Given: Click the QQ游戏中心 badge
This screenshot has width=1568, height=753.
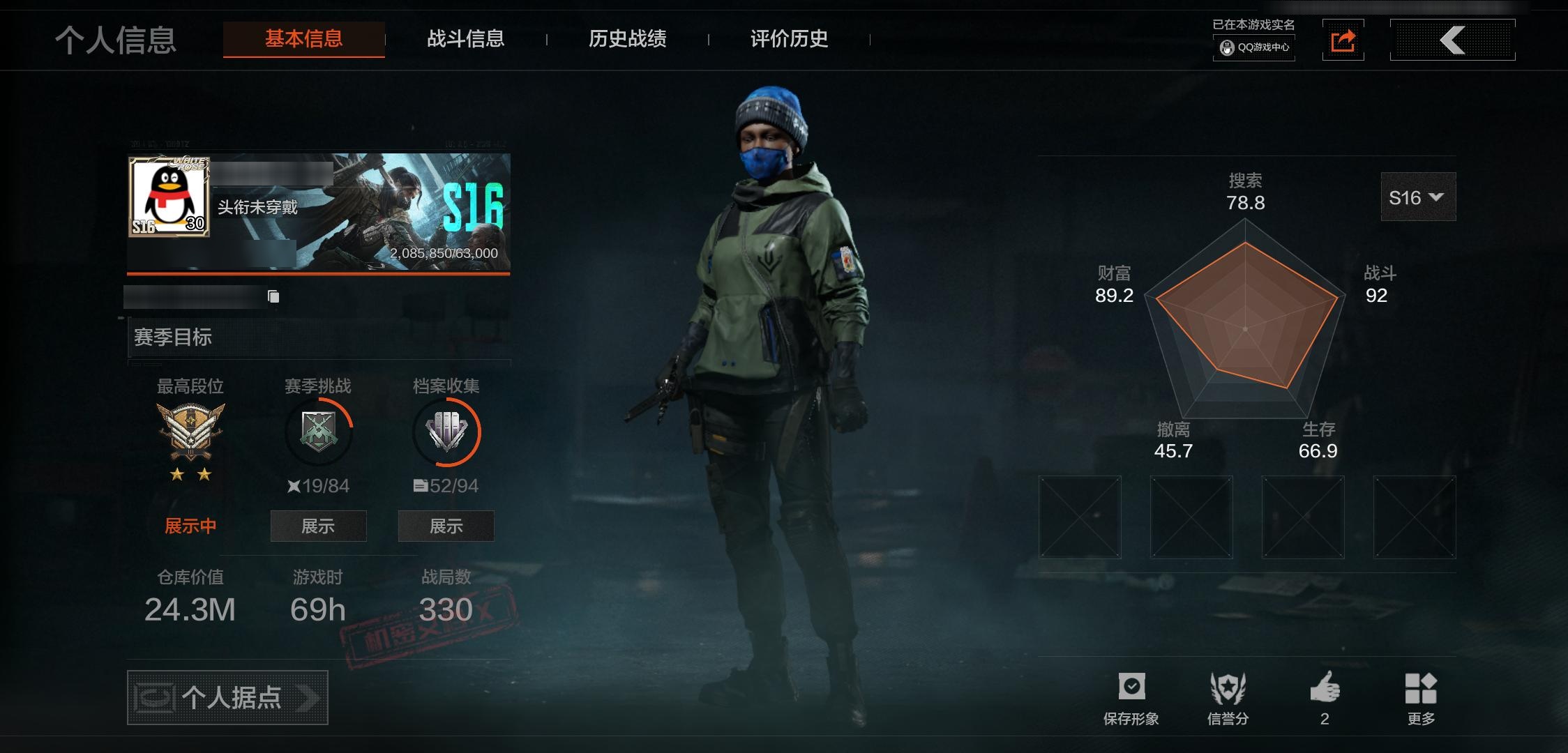Looking at the screenshot, I should [1254, 47].
